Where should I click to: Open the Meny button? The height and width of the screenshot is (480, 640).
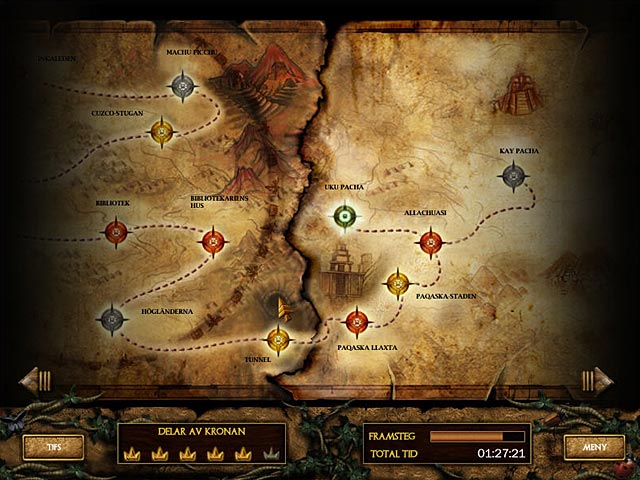594,447
